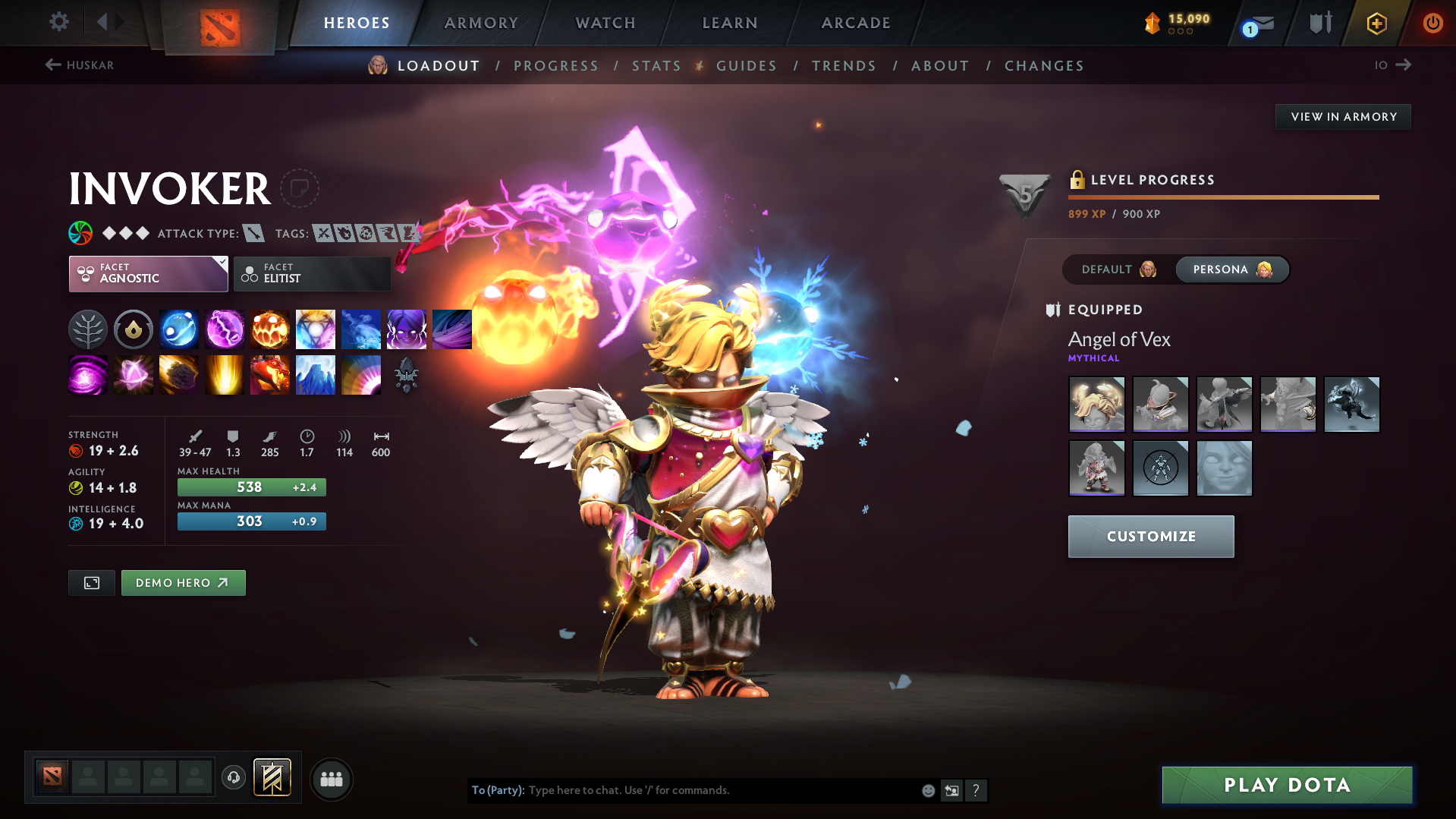
Task: Select the Quas ability icon
Action: pos(179,329)
